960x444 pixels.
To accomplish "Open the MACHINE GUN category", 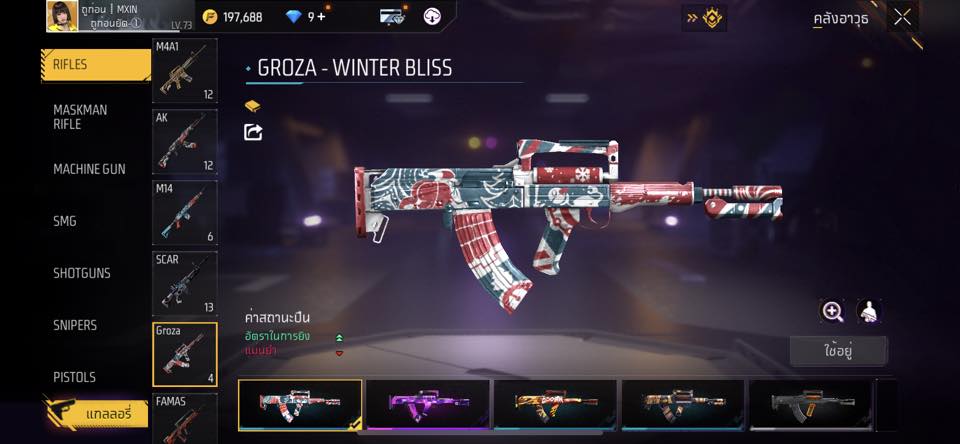I will (x=89, y=169).
